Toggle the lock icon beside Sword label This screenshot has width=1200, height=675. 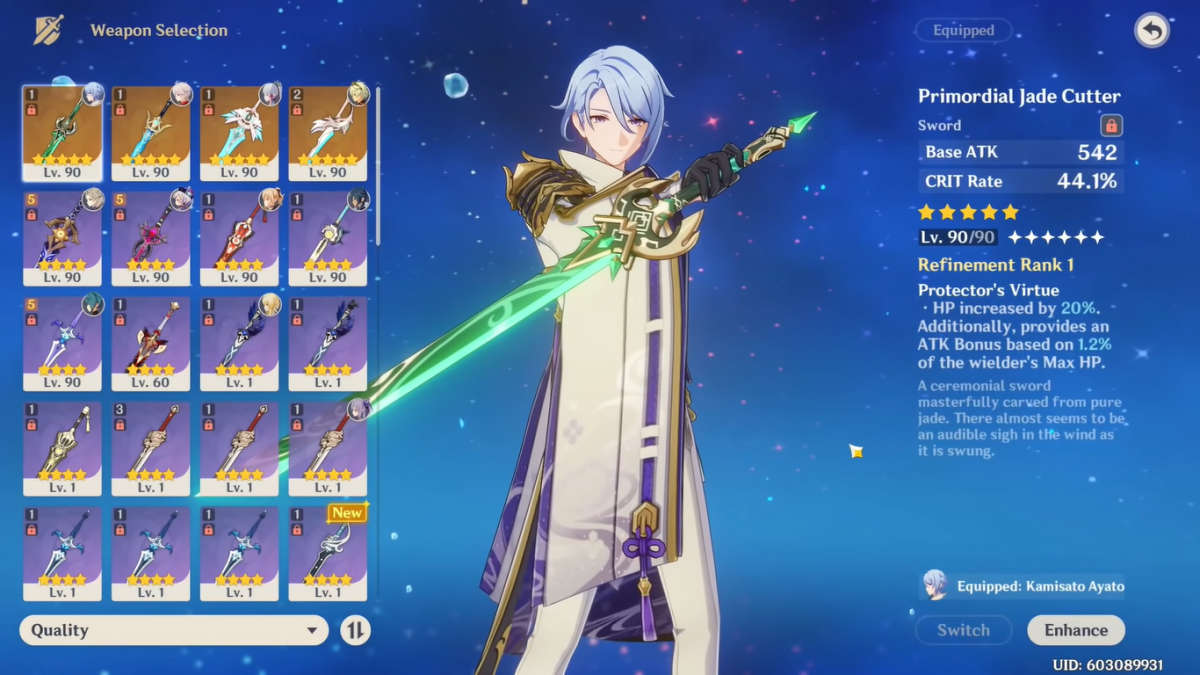pyautogui.click(x=1110, y=125)
